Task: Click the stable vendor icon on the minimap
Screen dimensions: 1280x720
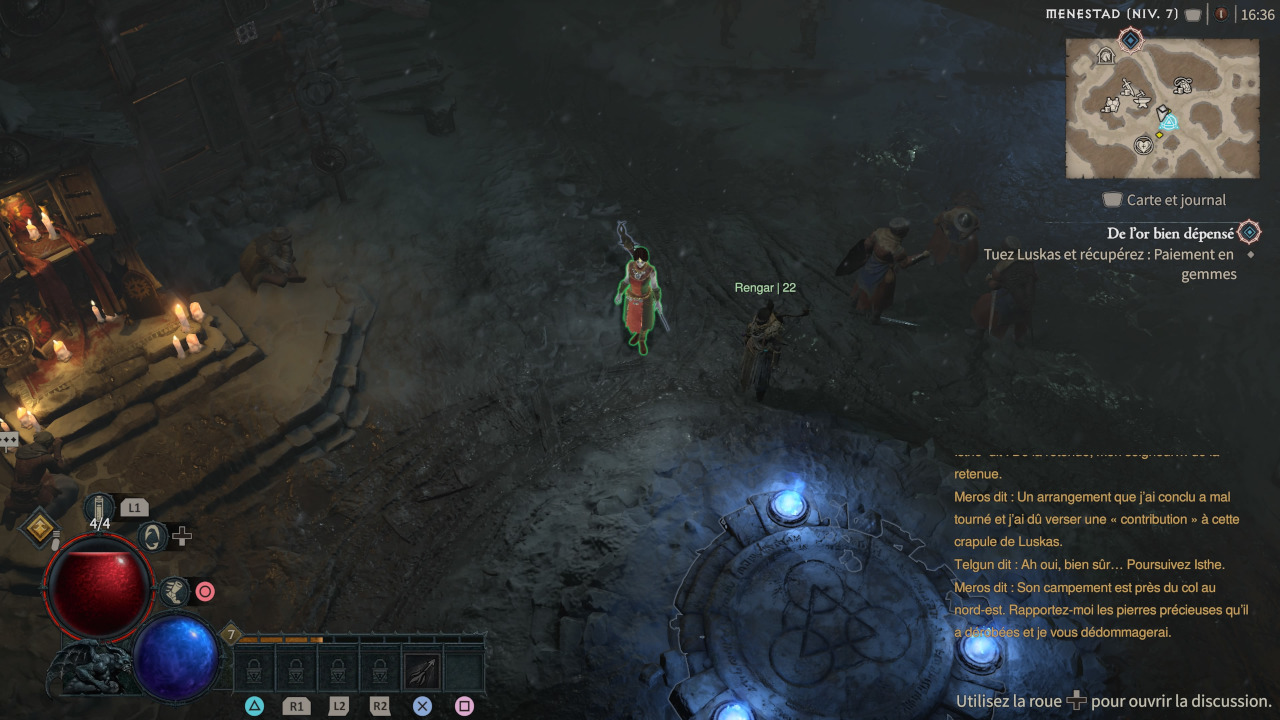Action: tap(1108, 55)
